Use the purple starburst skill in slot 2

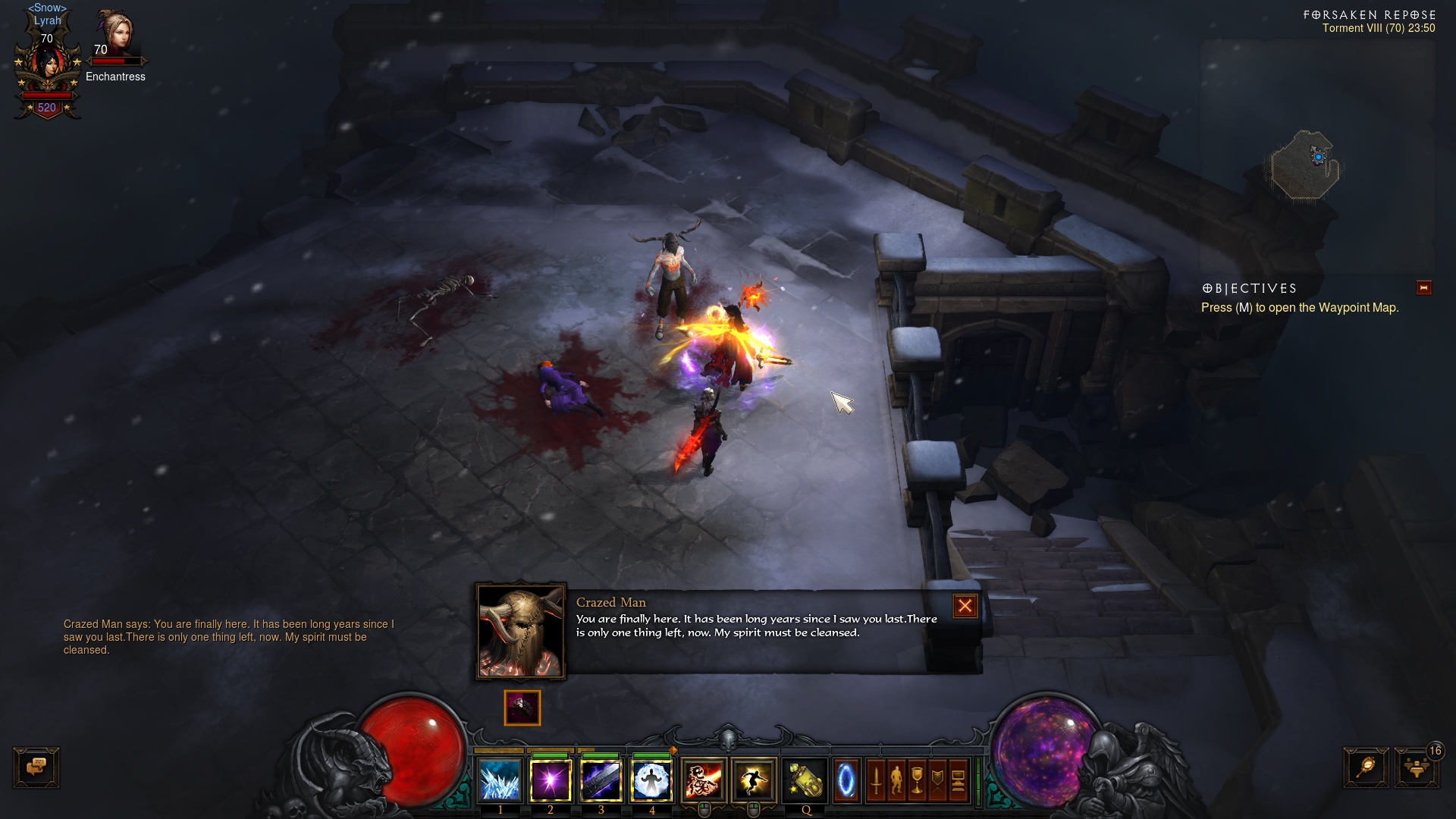(551, 780)
